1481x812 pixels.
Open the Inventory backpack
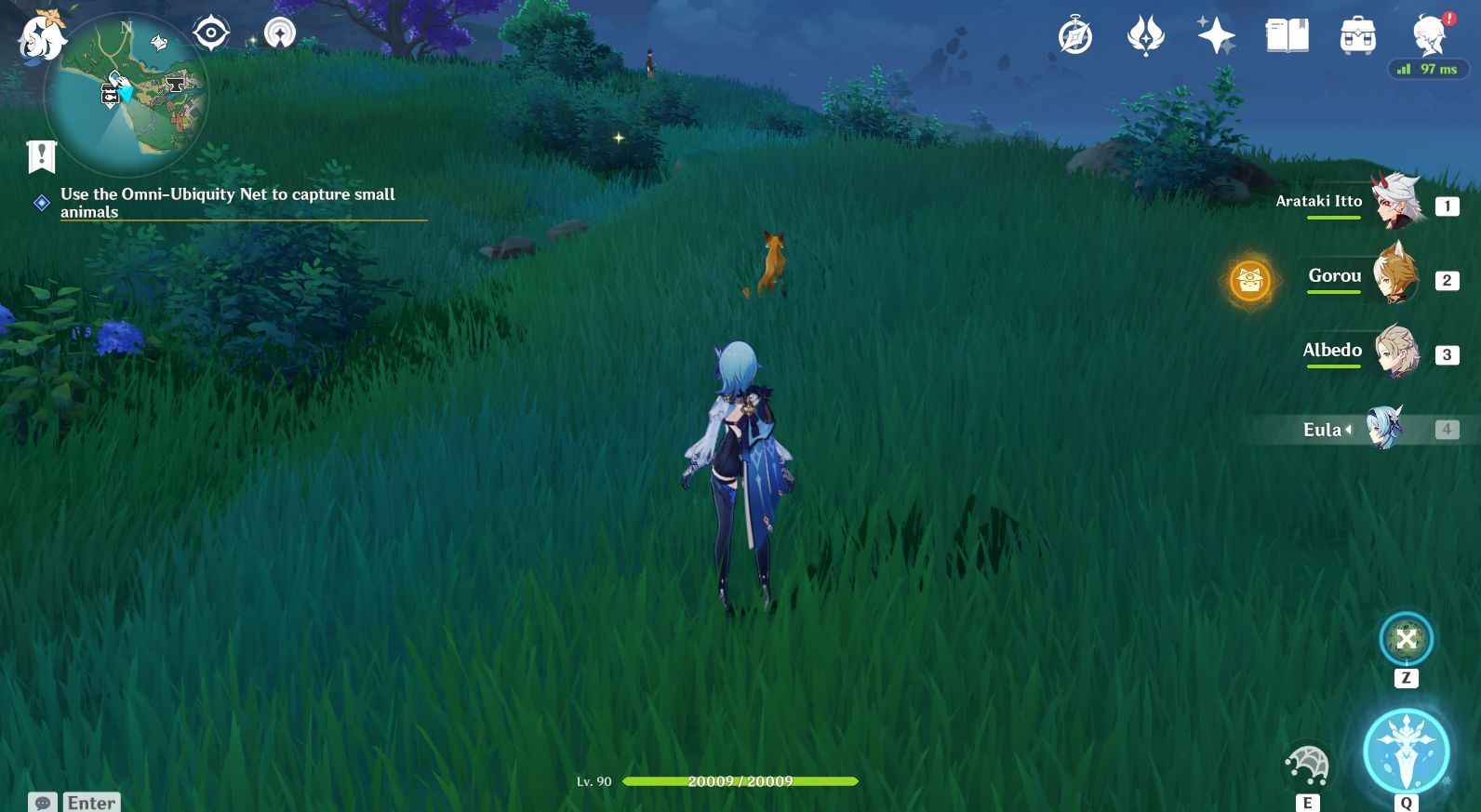point(1357,37)
